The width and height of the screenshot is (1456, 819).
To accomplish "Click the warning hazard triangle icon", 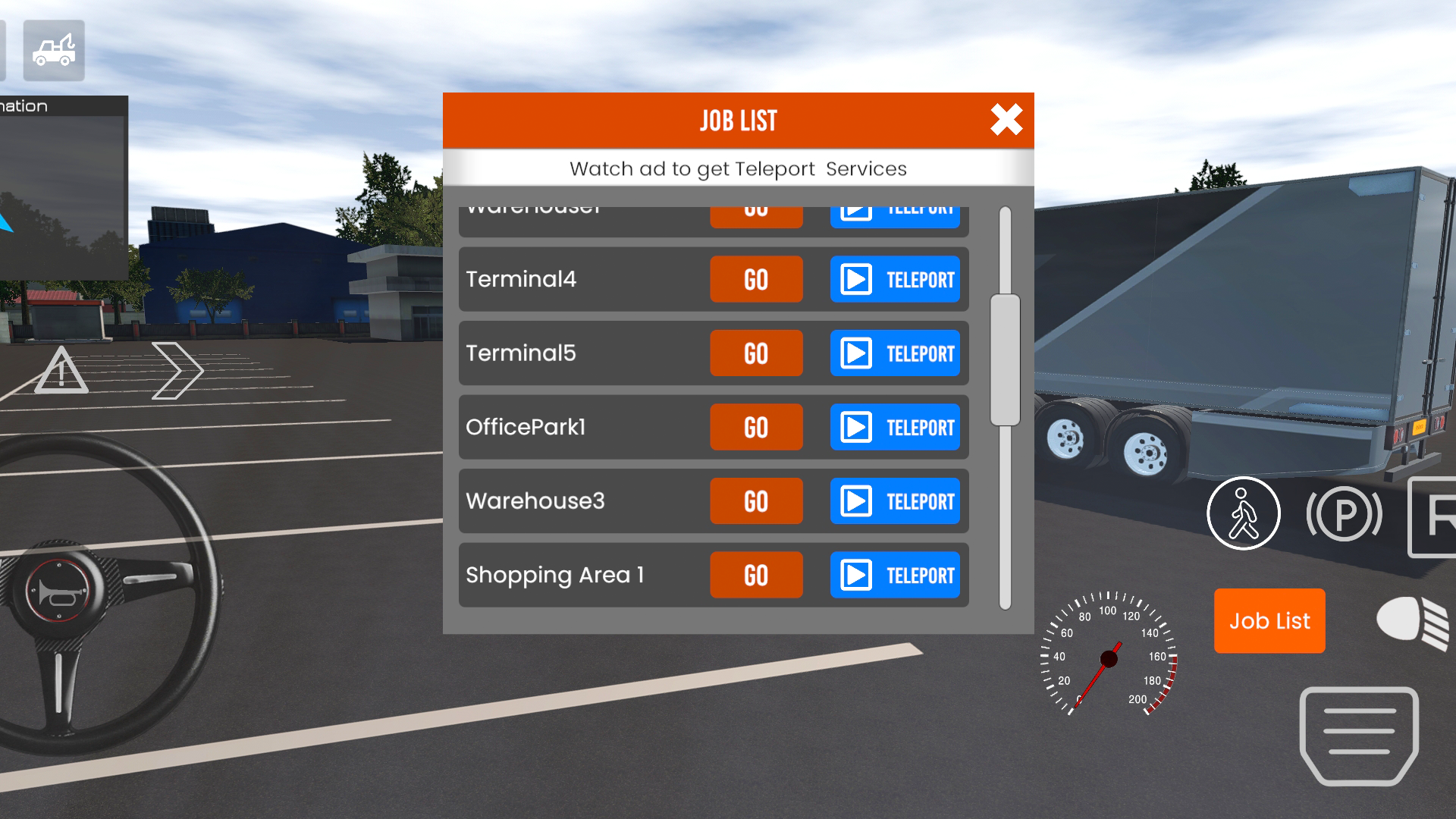I will click(62, 371).
